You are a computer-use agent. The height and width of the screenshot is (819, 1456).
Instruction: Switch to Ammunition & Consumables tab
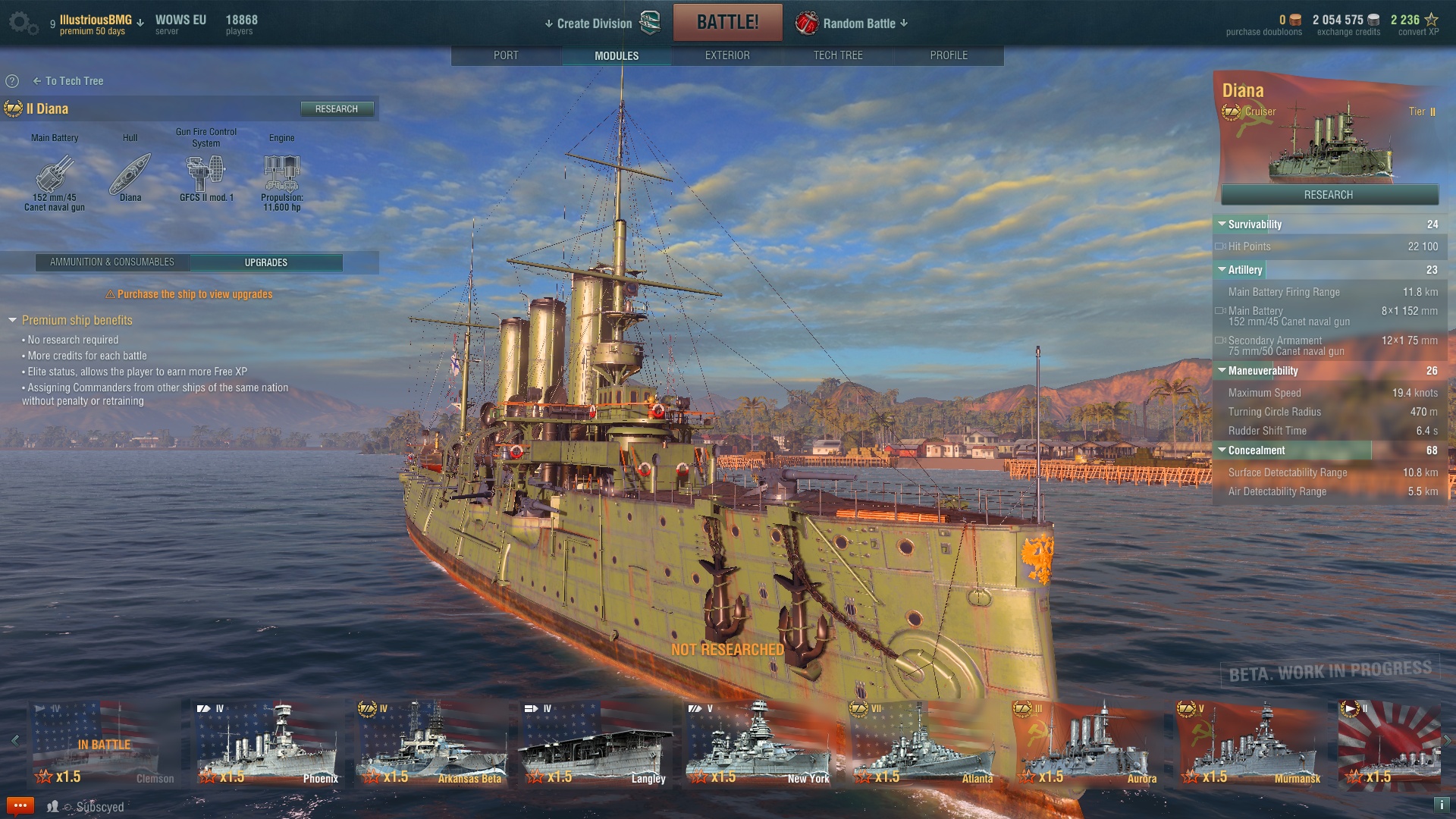click(x=112, y=262)
